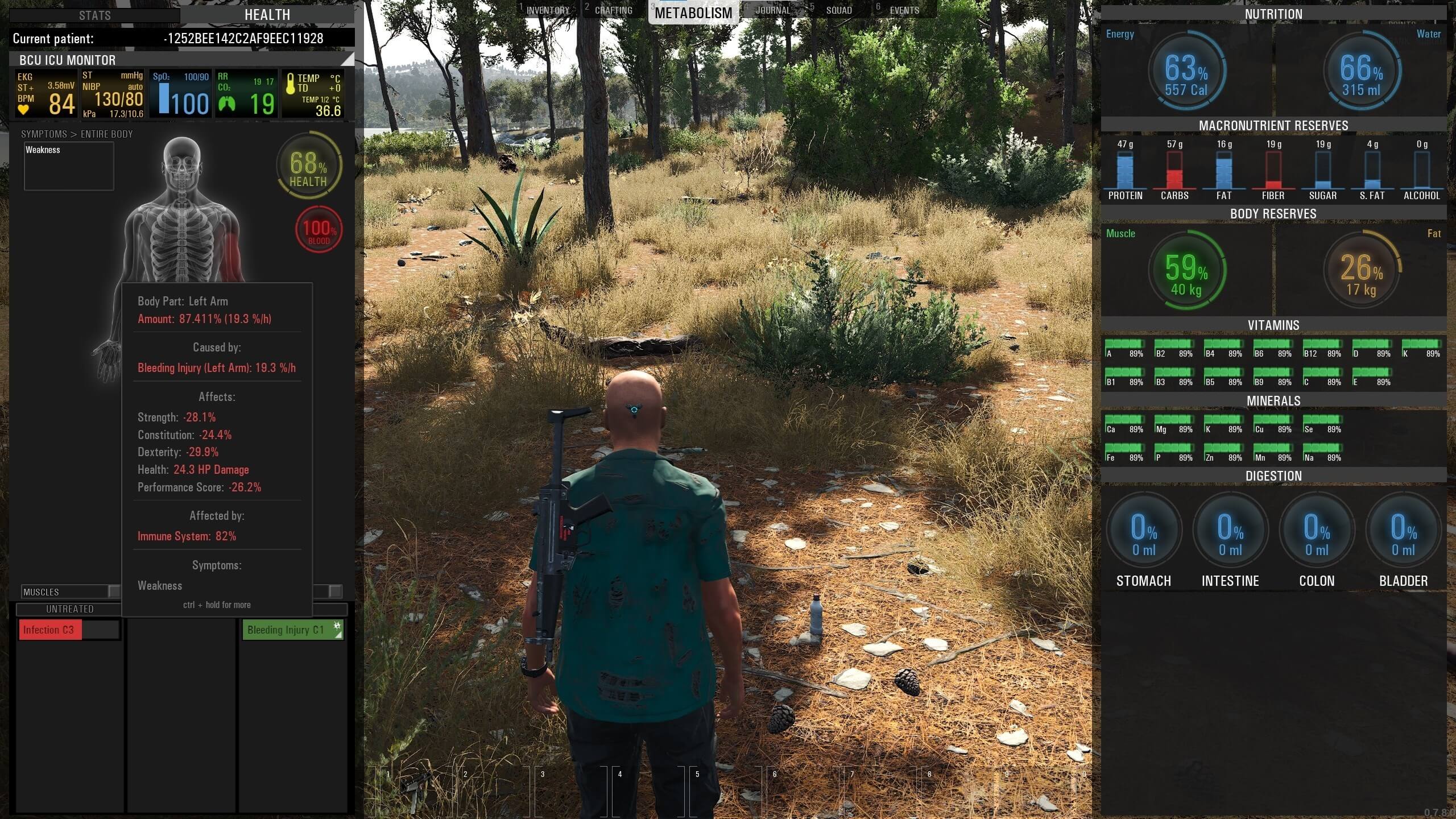
Task: Select the Metabolism tab
Action: point(693,13)
